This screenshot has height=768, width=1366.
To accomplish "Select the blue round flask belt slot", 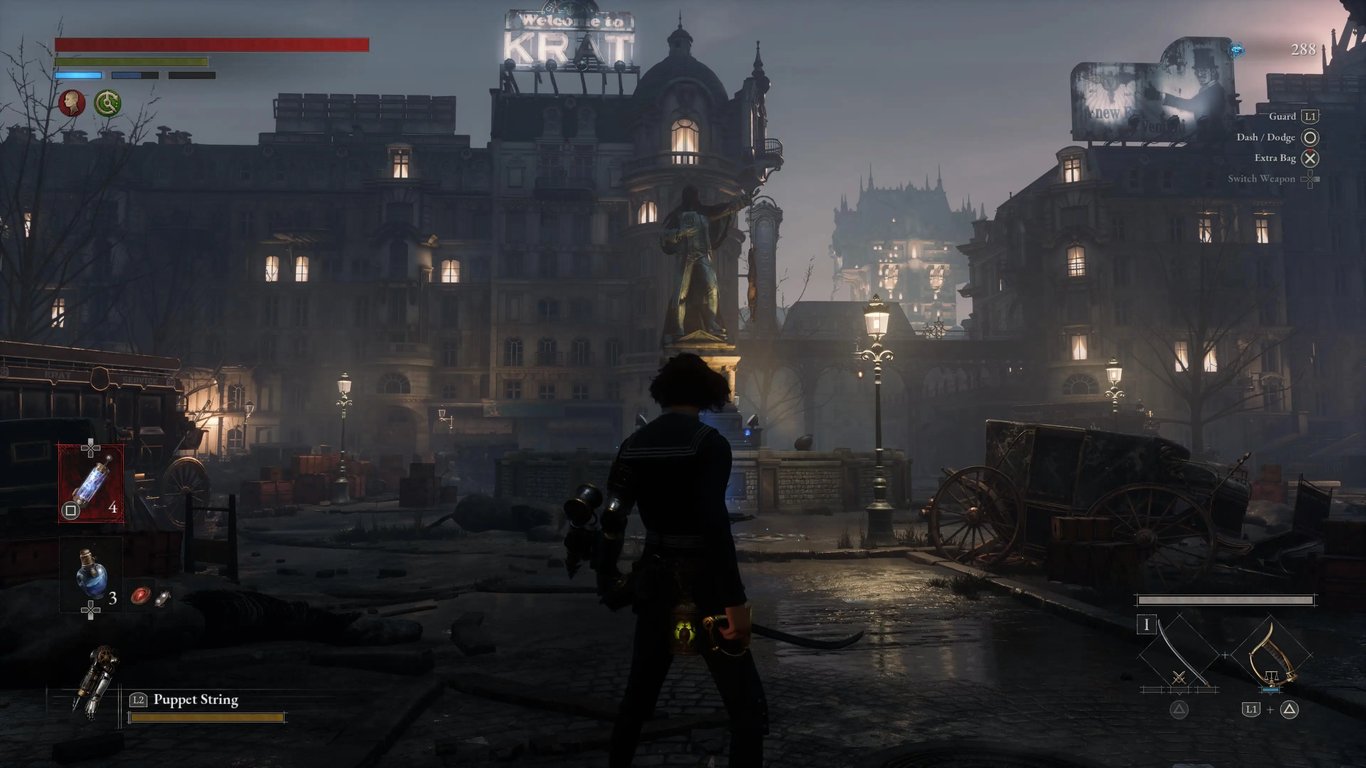I will tap(91, 574).
